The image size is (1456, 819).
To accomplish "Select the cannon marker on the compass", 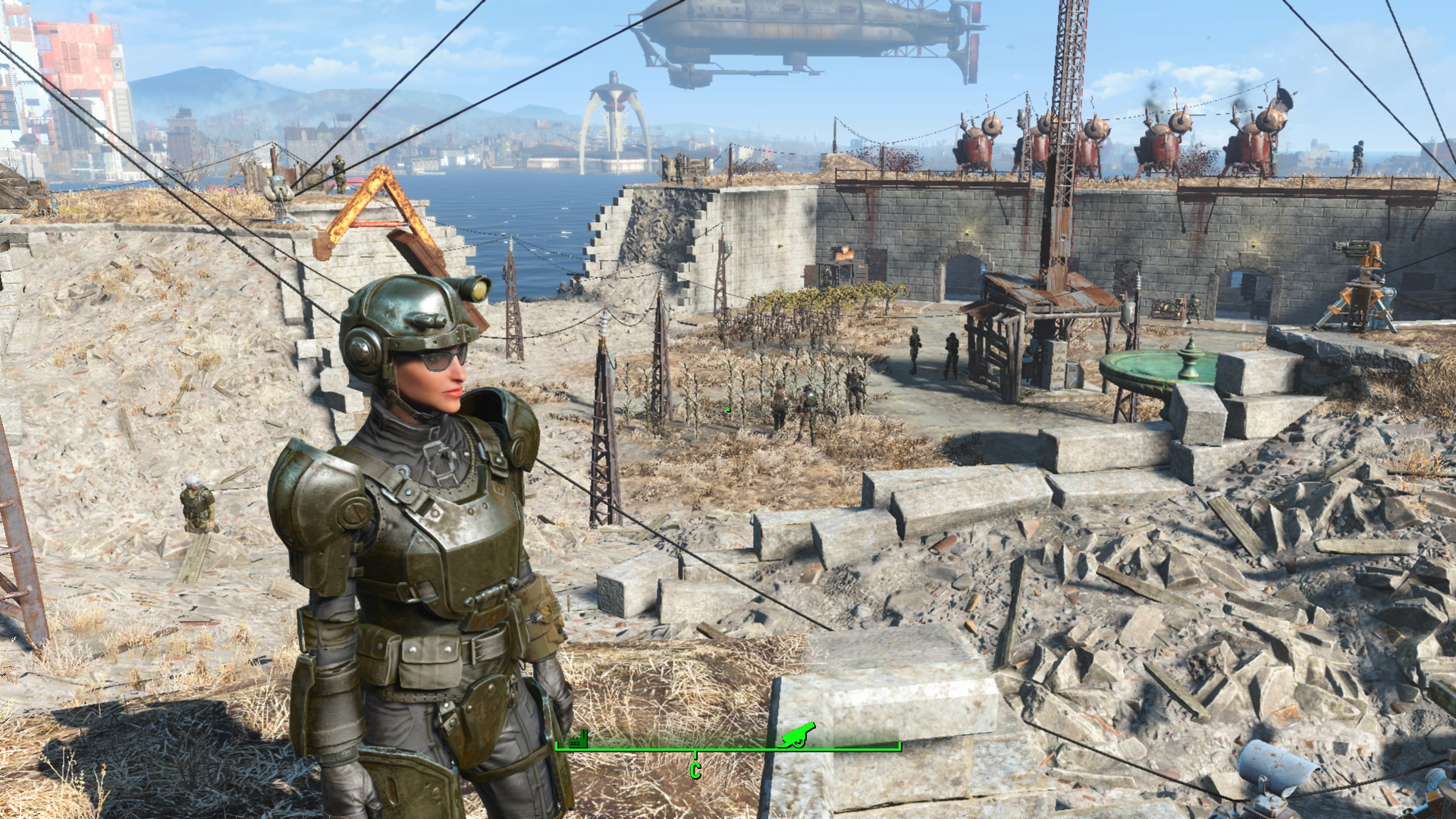I will tap(797, 734).
